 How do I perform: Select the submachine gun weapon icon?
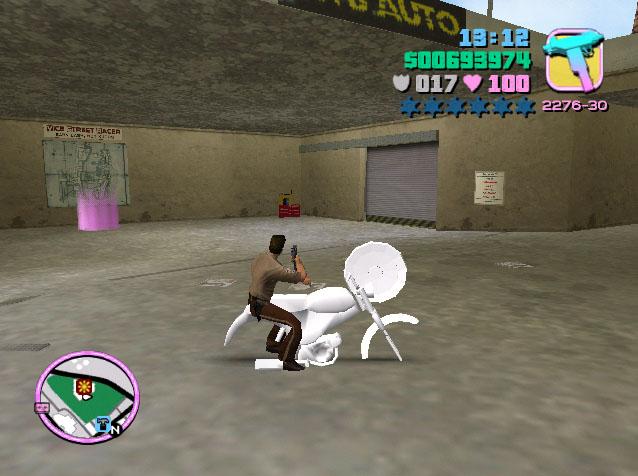tap(576, 61)
